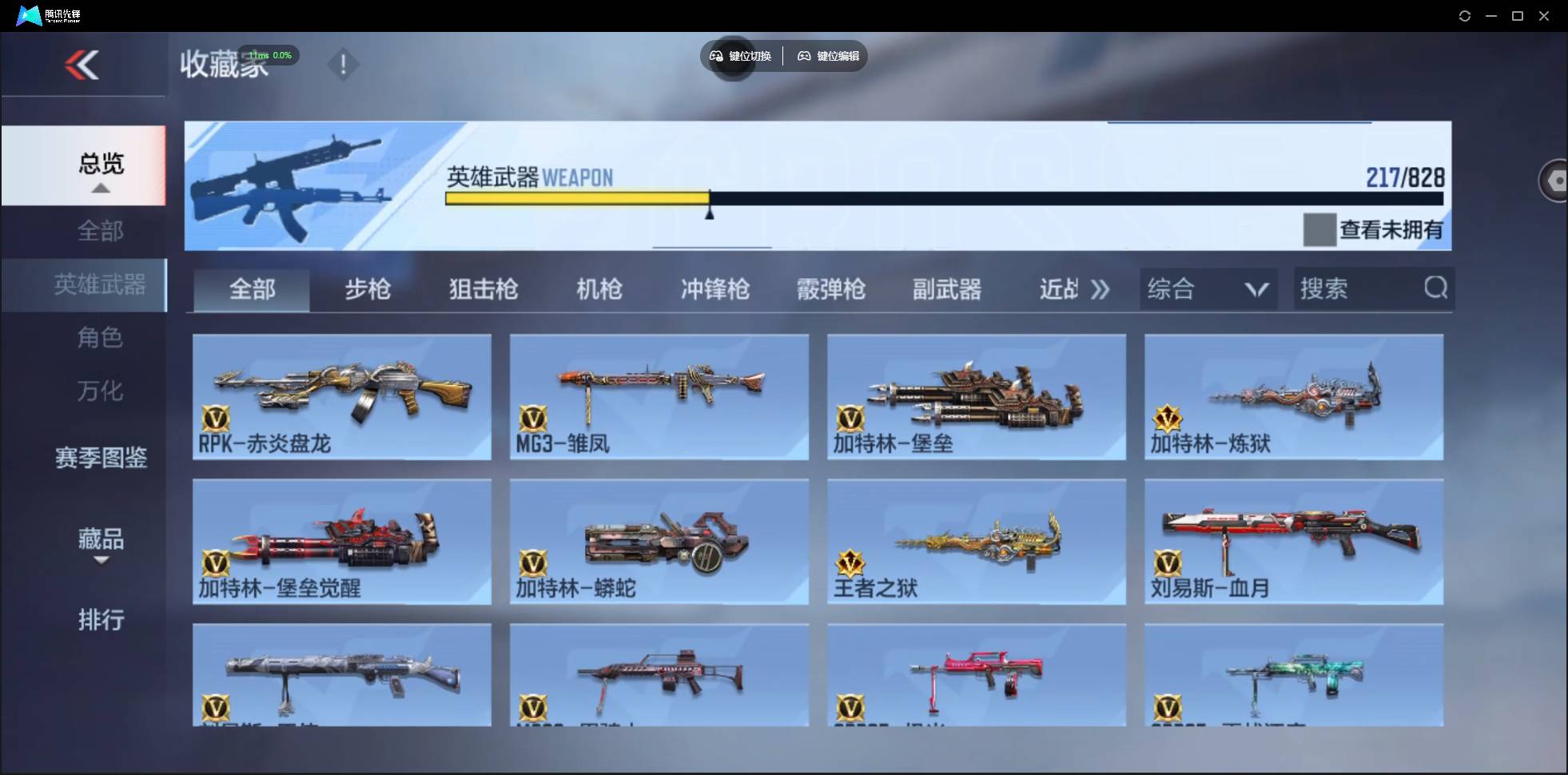Open the 键位编辑 key-binding editor
The width and height of the screenshot is (1568, 775).
coord(828,56)
